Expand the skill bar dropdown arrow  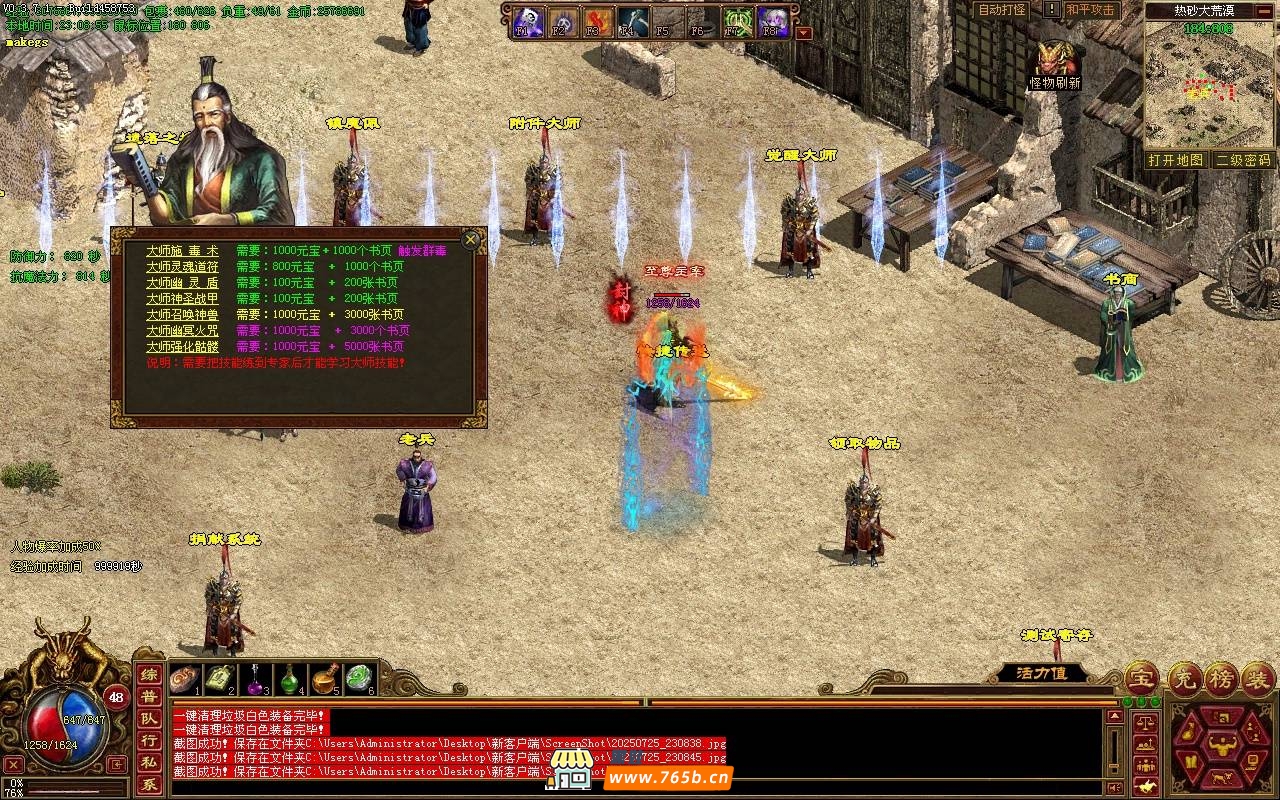pyautogui.click(x=804, y=32)
